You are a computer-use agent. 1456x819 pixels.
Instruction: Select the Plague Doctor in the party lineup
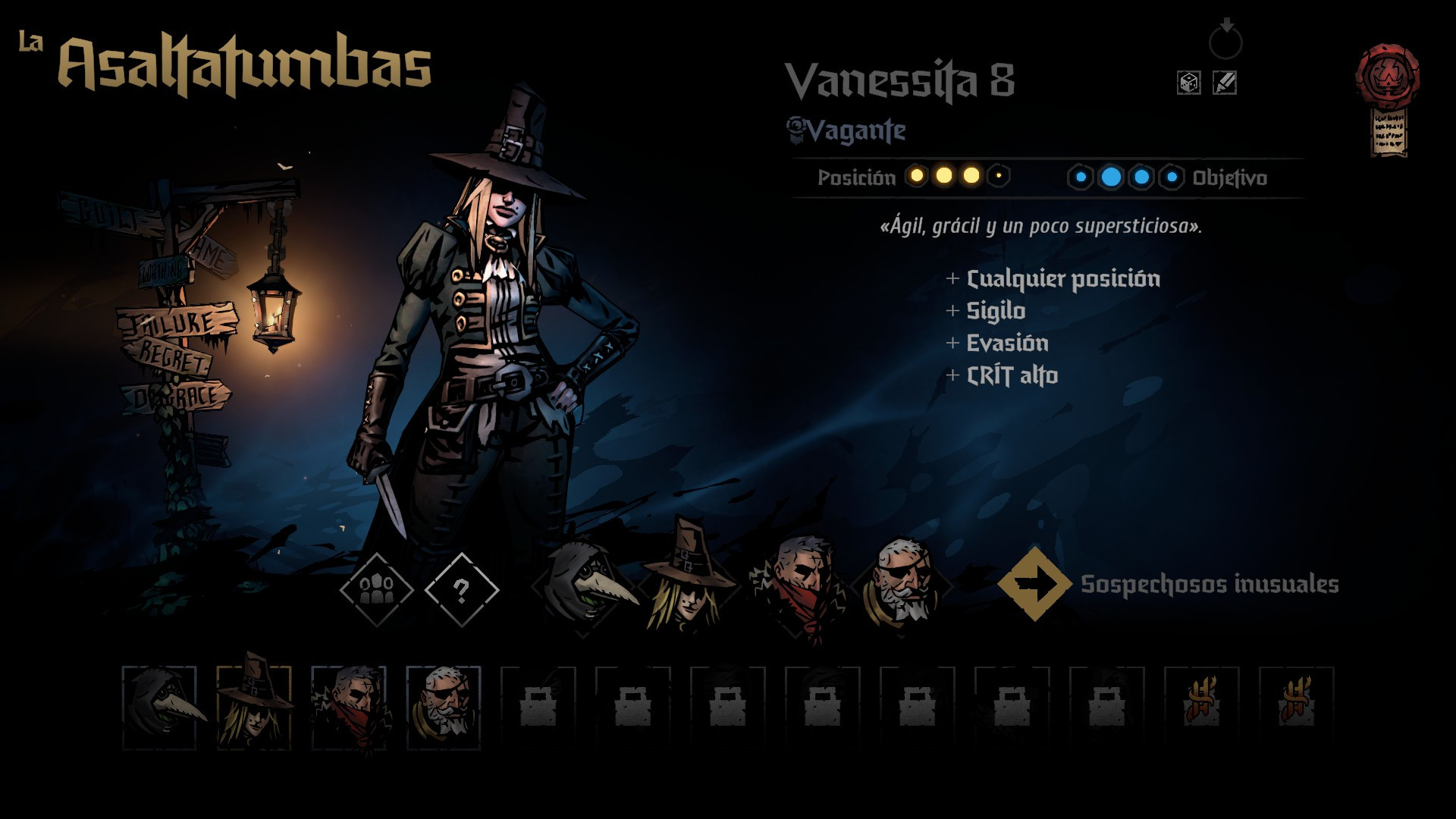click(584, 585)
